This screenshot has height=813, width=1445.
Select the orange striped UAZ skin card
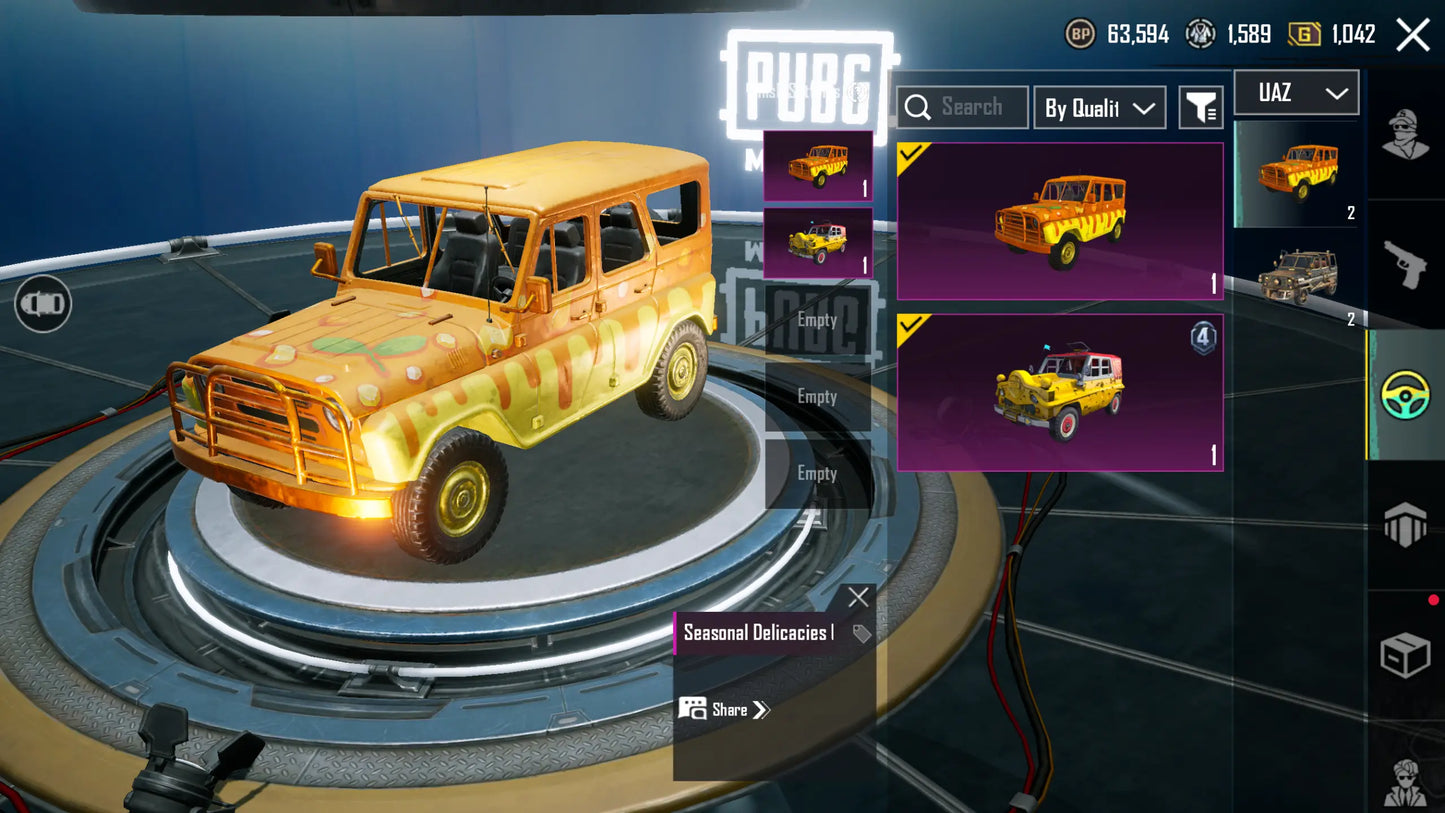(x=1060, y=221)
